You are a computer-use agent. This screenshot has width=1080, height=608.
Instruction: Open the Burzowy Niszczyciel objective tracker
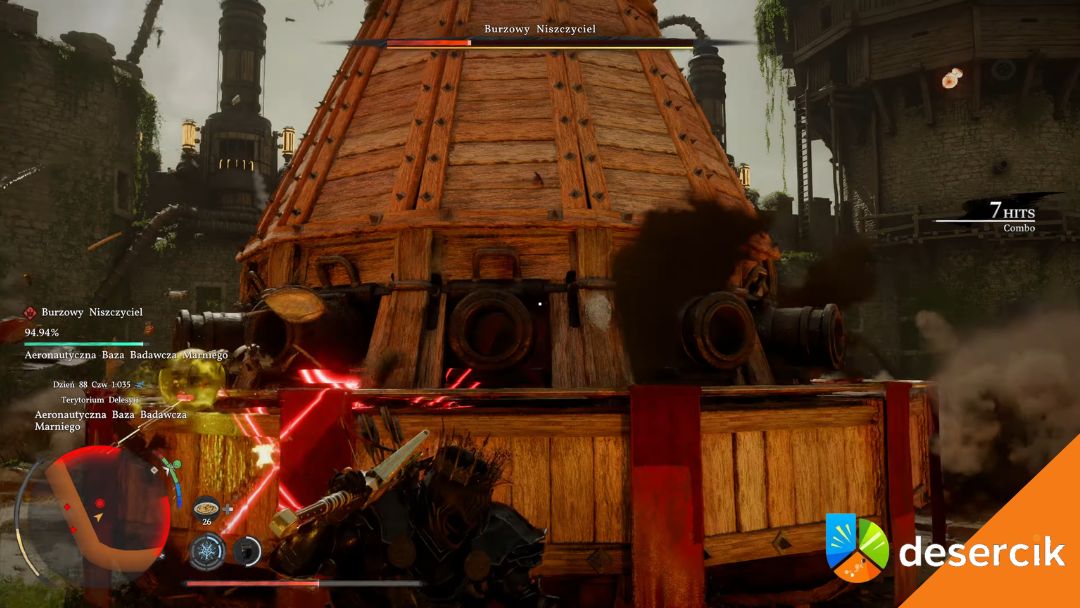point(91,312)
